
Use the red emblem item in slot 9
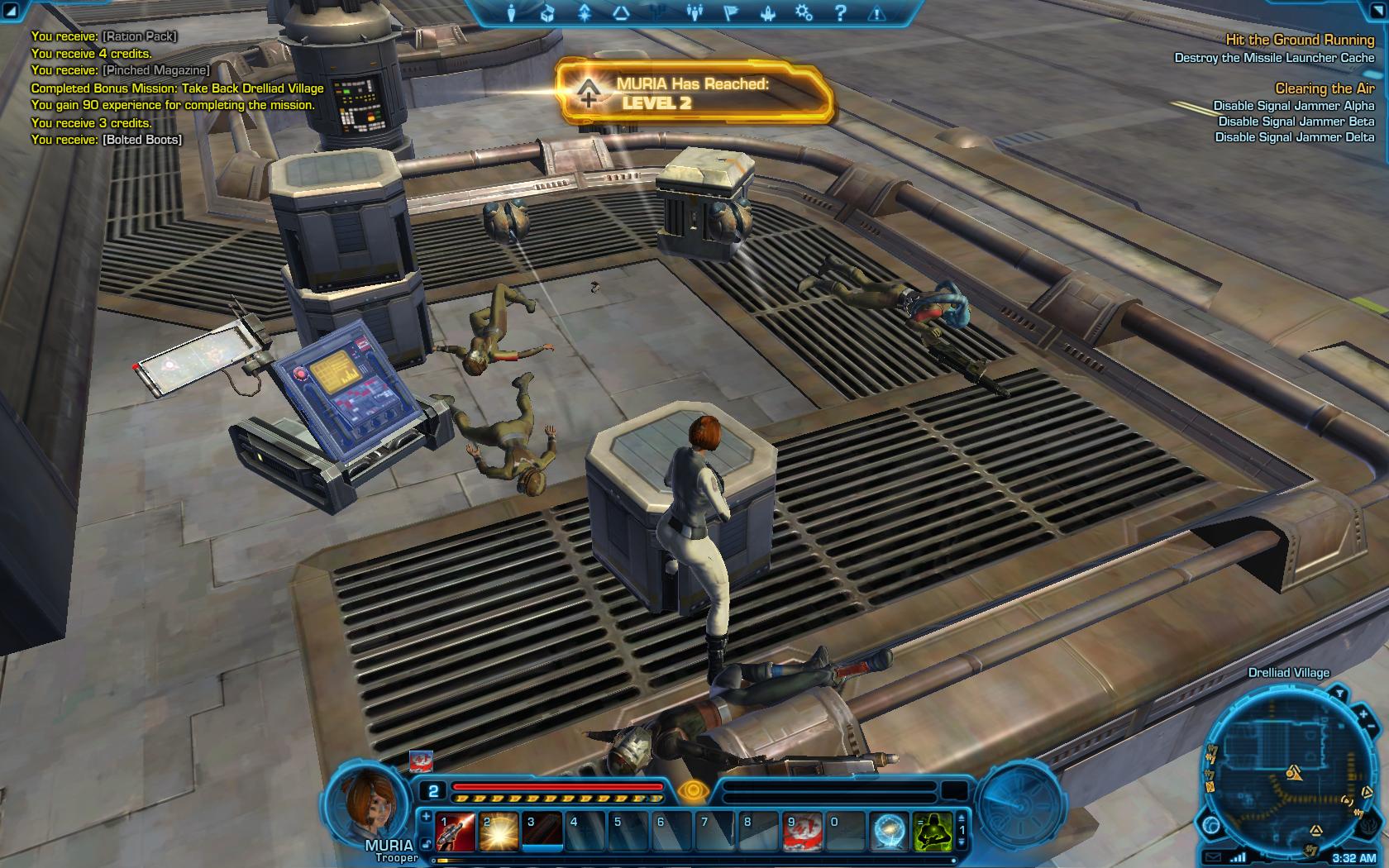(x=804, y=832)
